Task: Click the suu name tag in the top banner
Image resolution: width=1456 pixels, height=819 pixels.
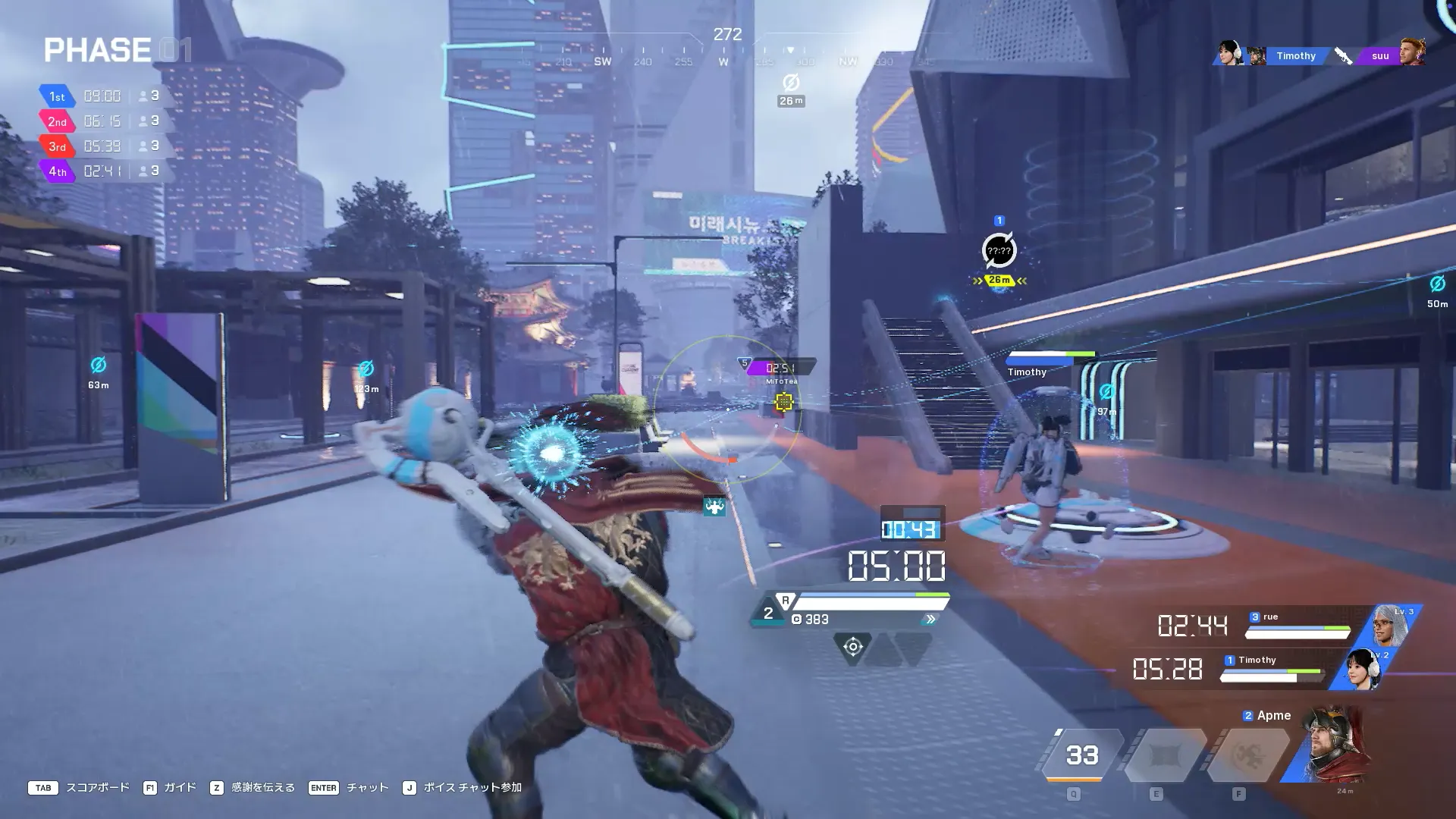Action: point(1380,56)
